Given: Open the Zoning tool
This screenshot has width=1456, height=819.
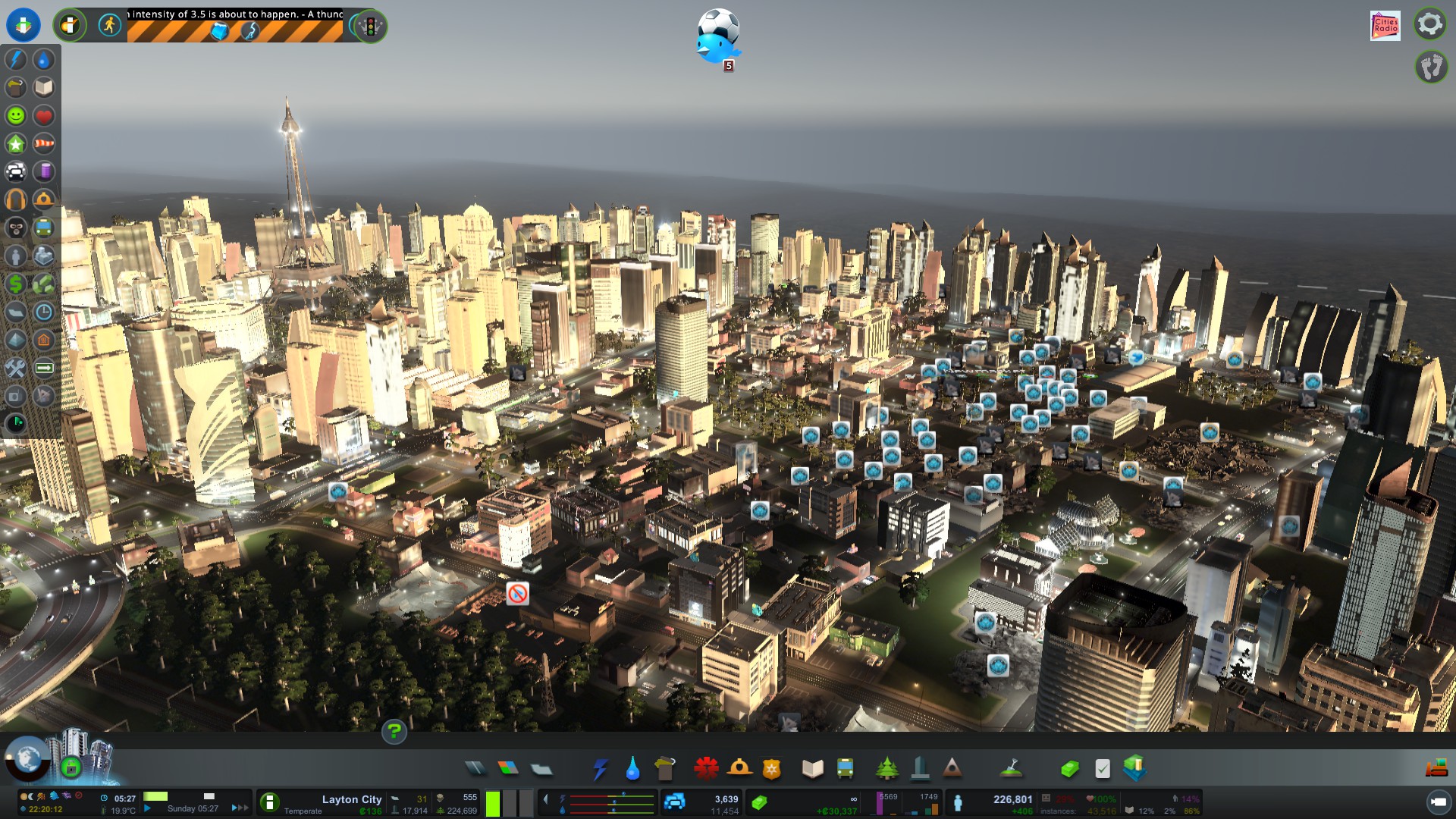Looking at the screenshot, I should point(508,769).
